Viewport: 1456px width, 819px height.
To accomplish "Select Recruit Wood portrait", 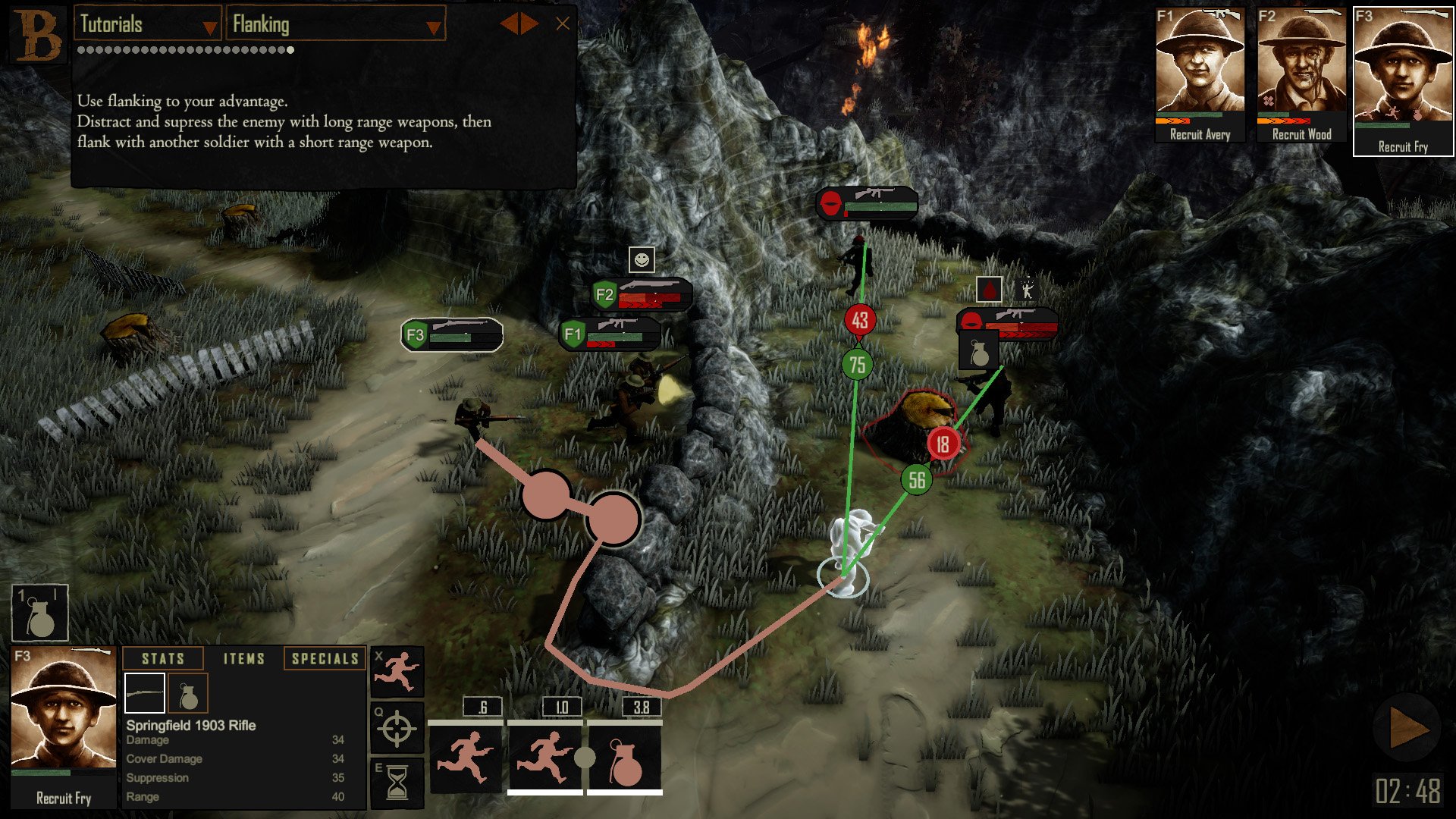I will (1301, 74).
